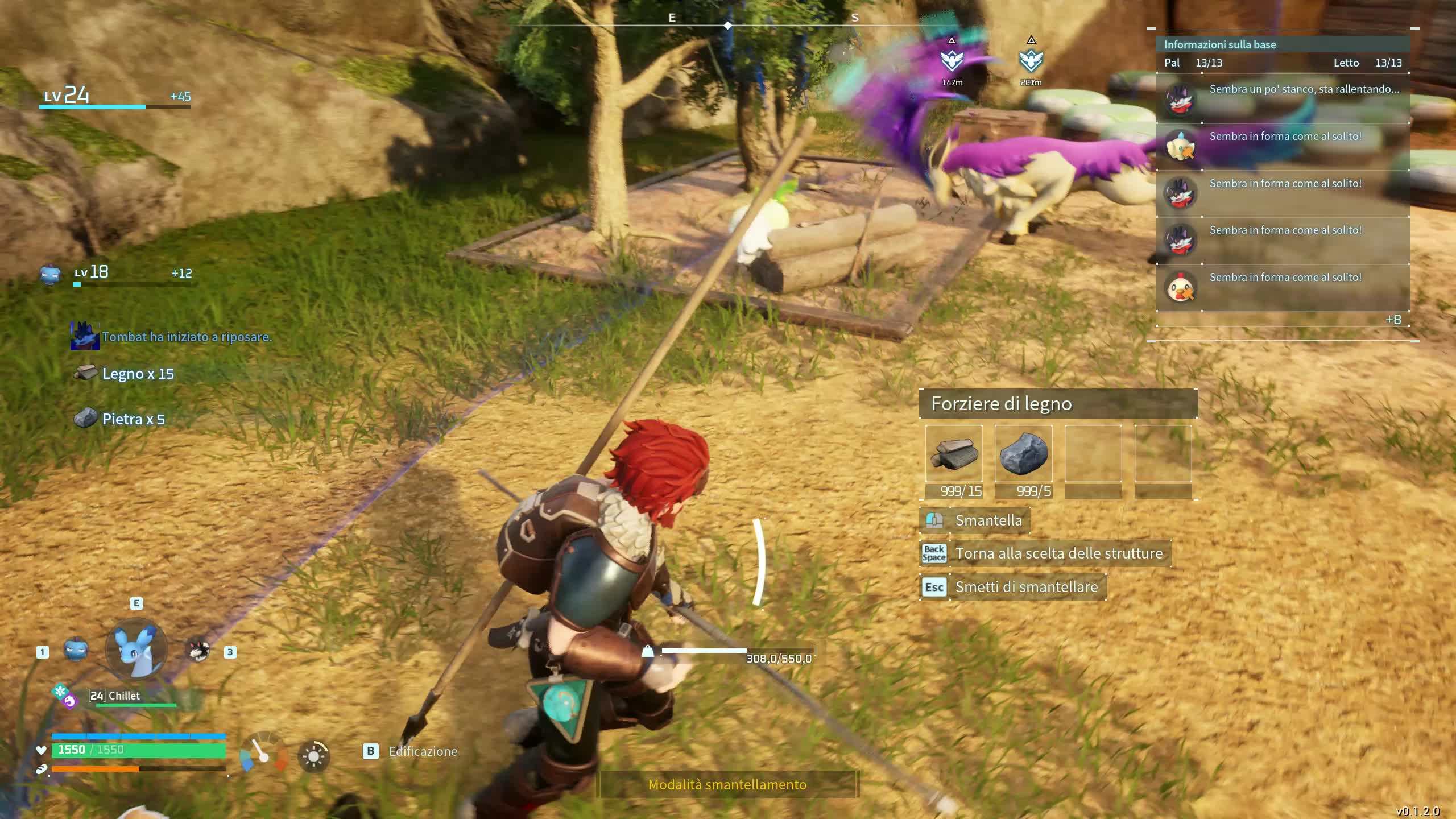Select the stone material slot
The height and width of the screenshot is (819, 1456).
click(1023, 454)
